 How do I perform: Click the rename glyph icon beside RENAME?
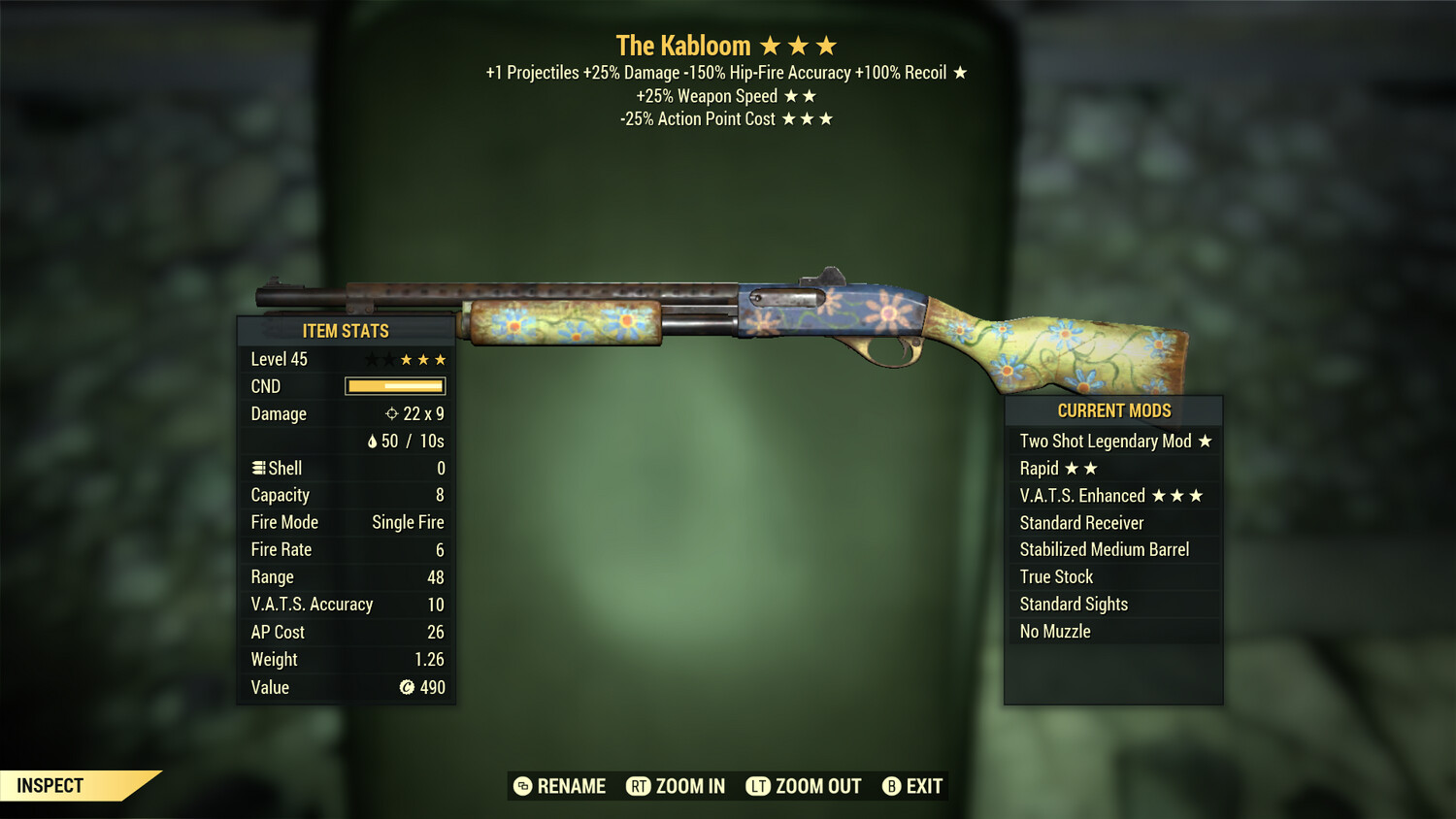point(522,786)
